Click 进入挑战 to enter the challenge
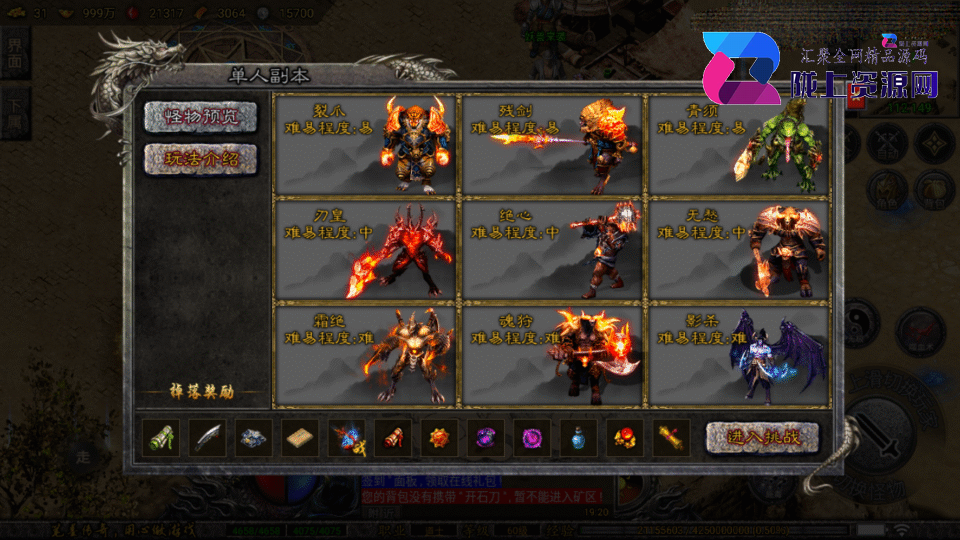Image resolution: width=960 pixels, height=540 pixels. click(762, 437)
